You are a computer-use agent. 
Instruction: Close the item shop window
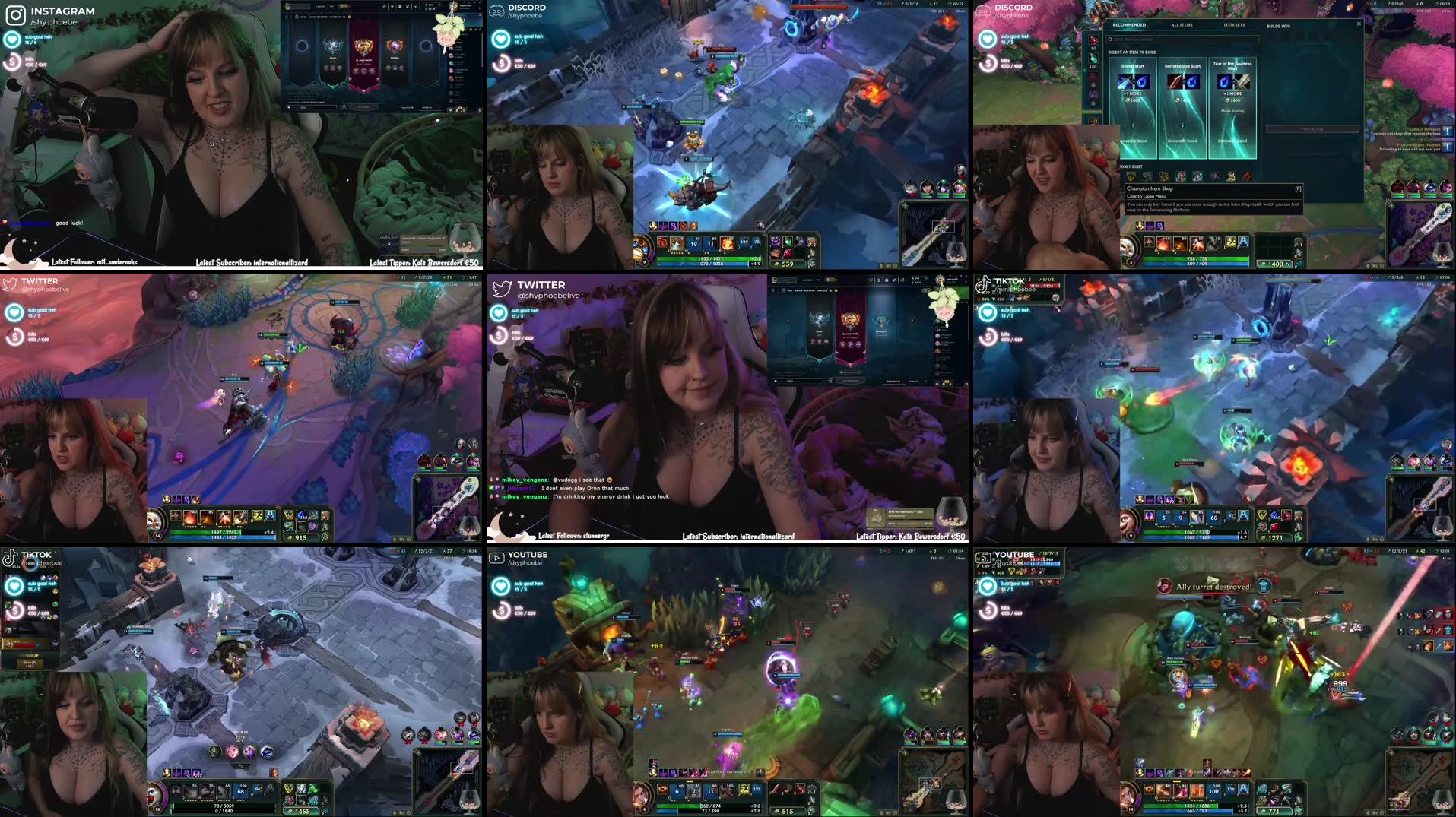1359,24
